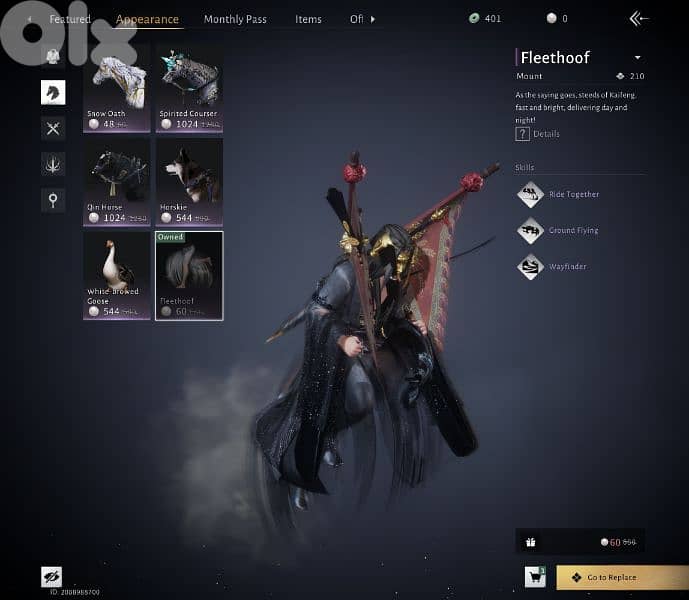Select the Qin Horse mount
The width and height of the screenshot is (689, 600).
pyautogui.click(x=117, y=182)
